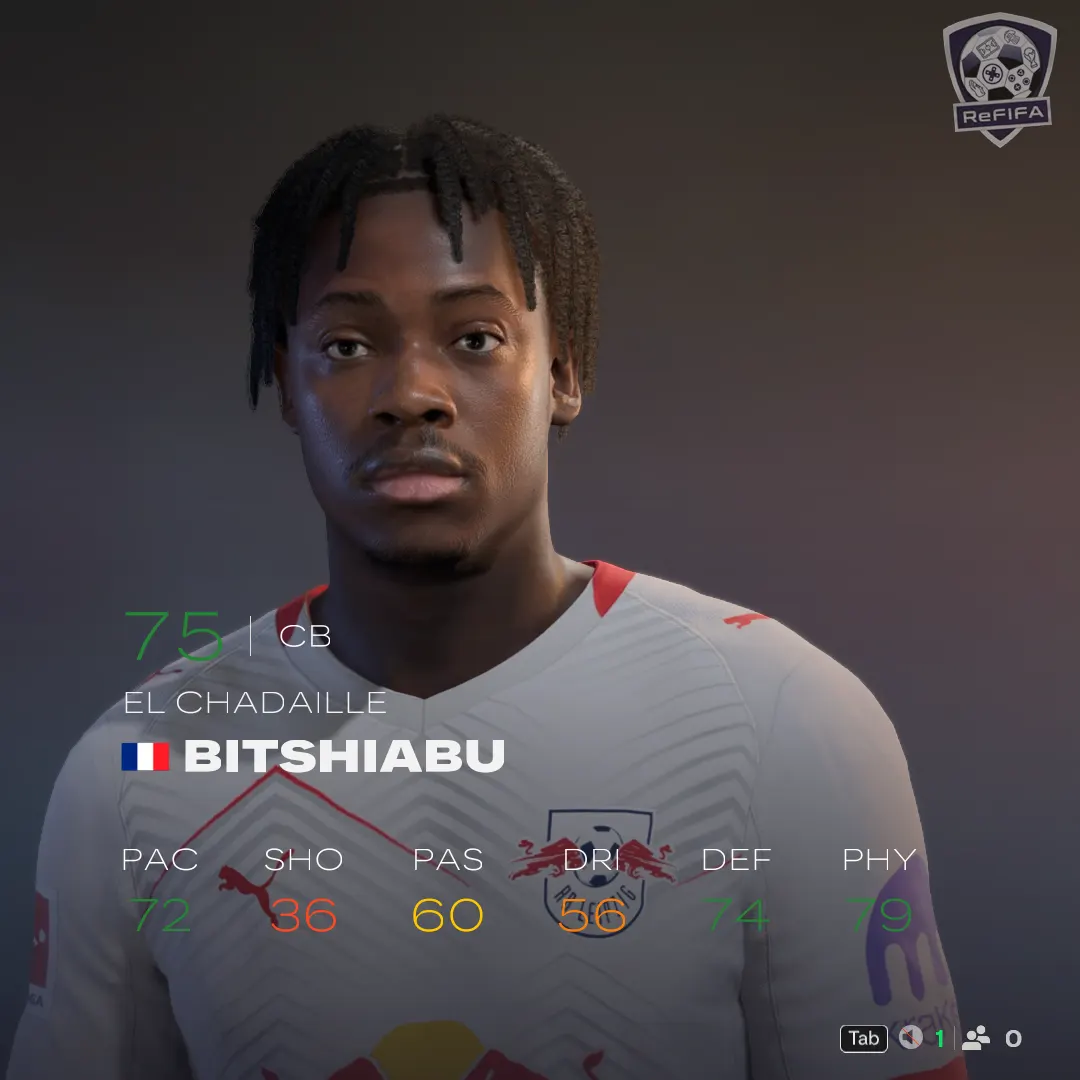Open the players list icon
The height and width of the screenshot is (1080, 1080).
pyautogui.click(x=975, y=1038)
